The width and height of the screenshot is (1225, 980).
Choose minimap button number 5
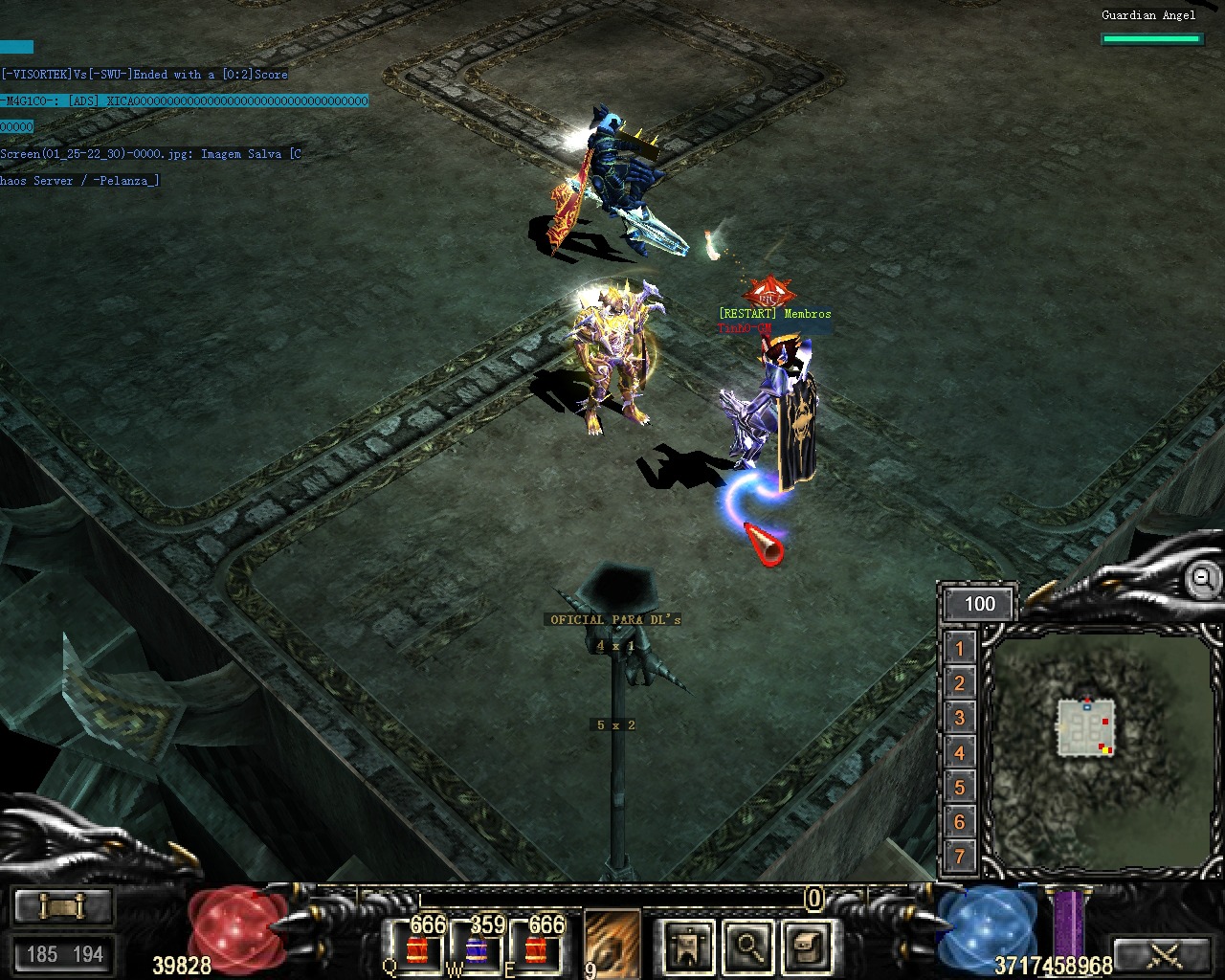[960, 787]
